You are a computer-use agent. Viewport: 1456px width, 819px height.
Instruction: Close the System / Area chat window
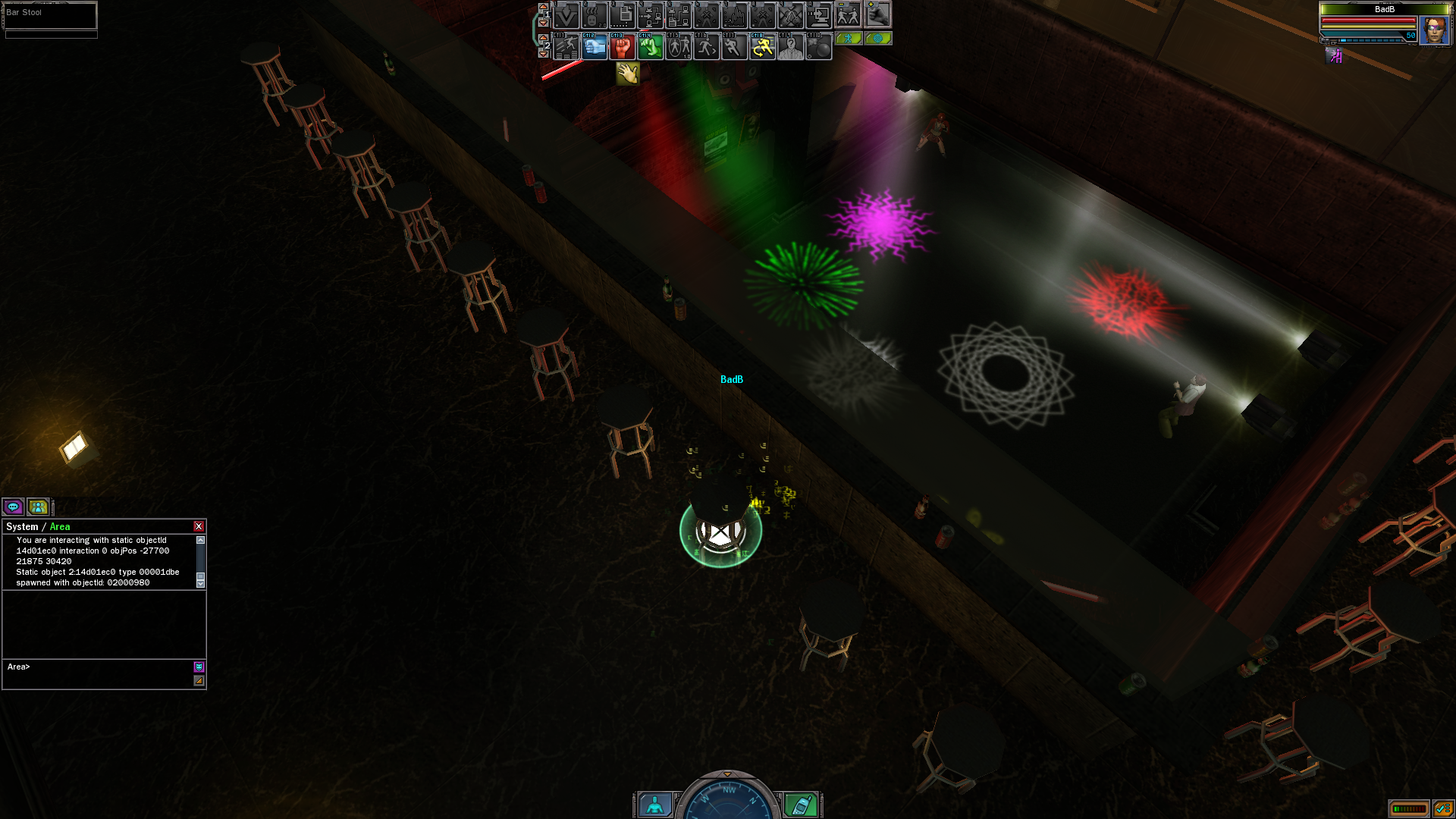[x=199, y=526]
